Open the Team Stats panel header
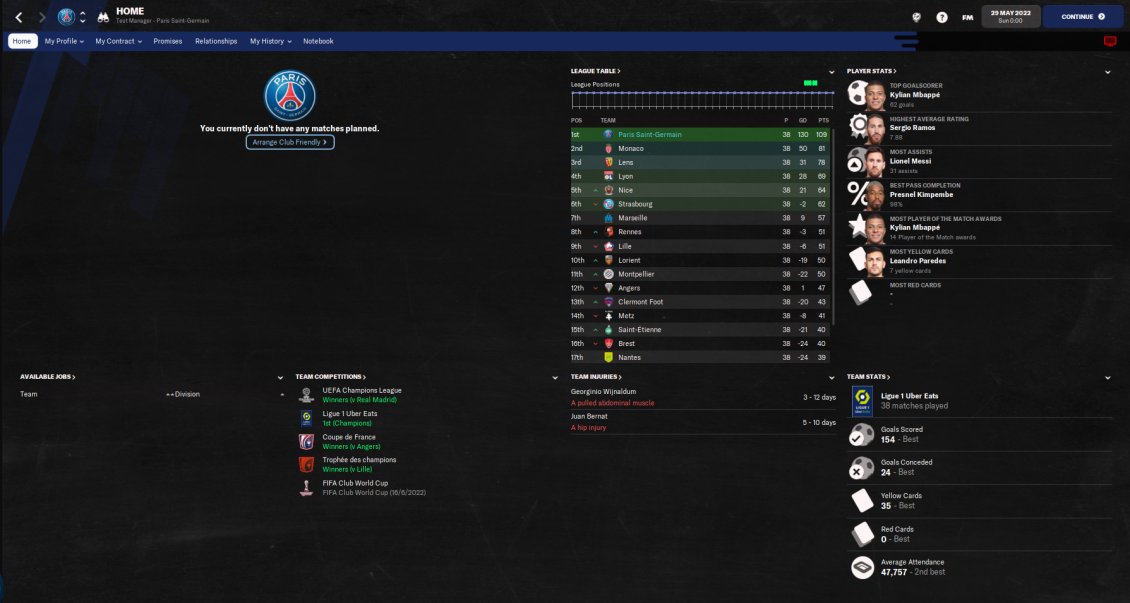The width and height of the screenshot is (1130, 603). pyautogui.click(x=867, y=377)
